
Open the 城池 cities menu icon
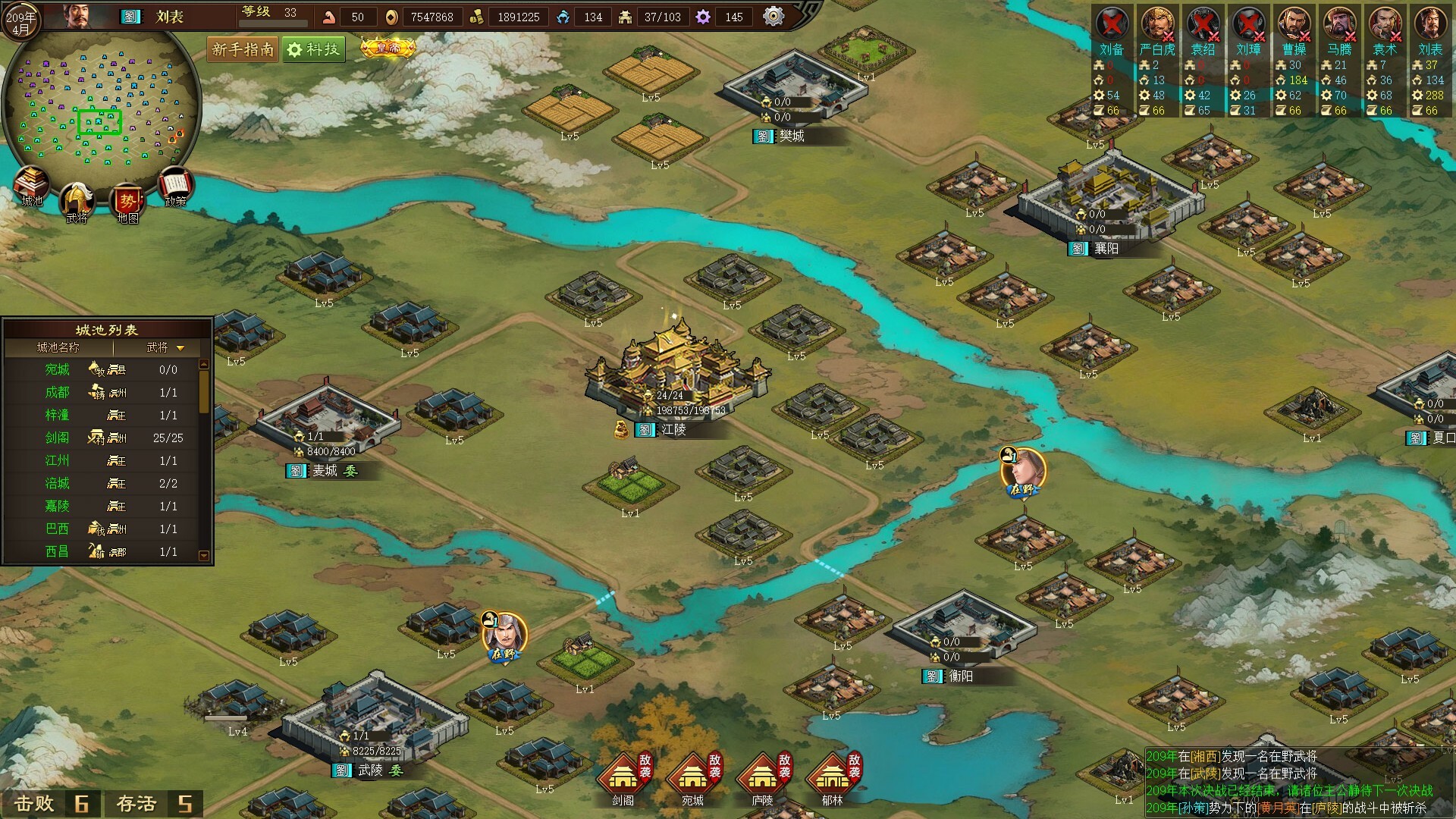(x=31, y=186)
